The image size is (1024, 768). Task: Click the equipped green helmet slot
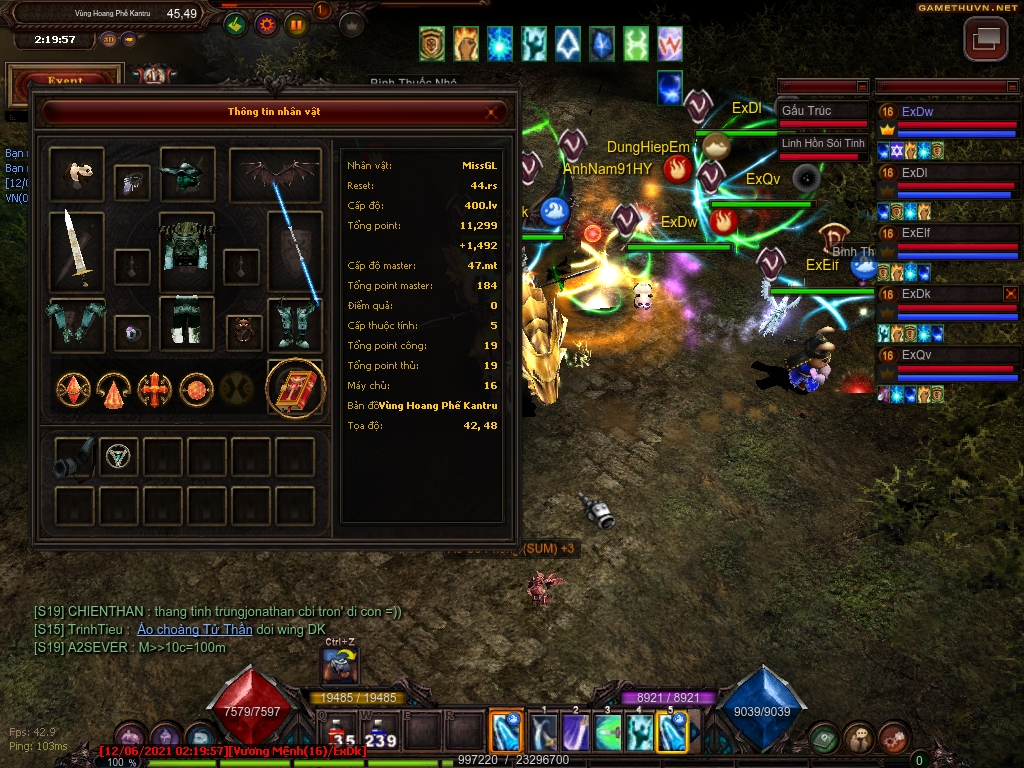[x=187, y=174]
